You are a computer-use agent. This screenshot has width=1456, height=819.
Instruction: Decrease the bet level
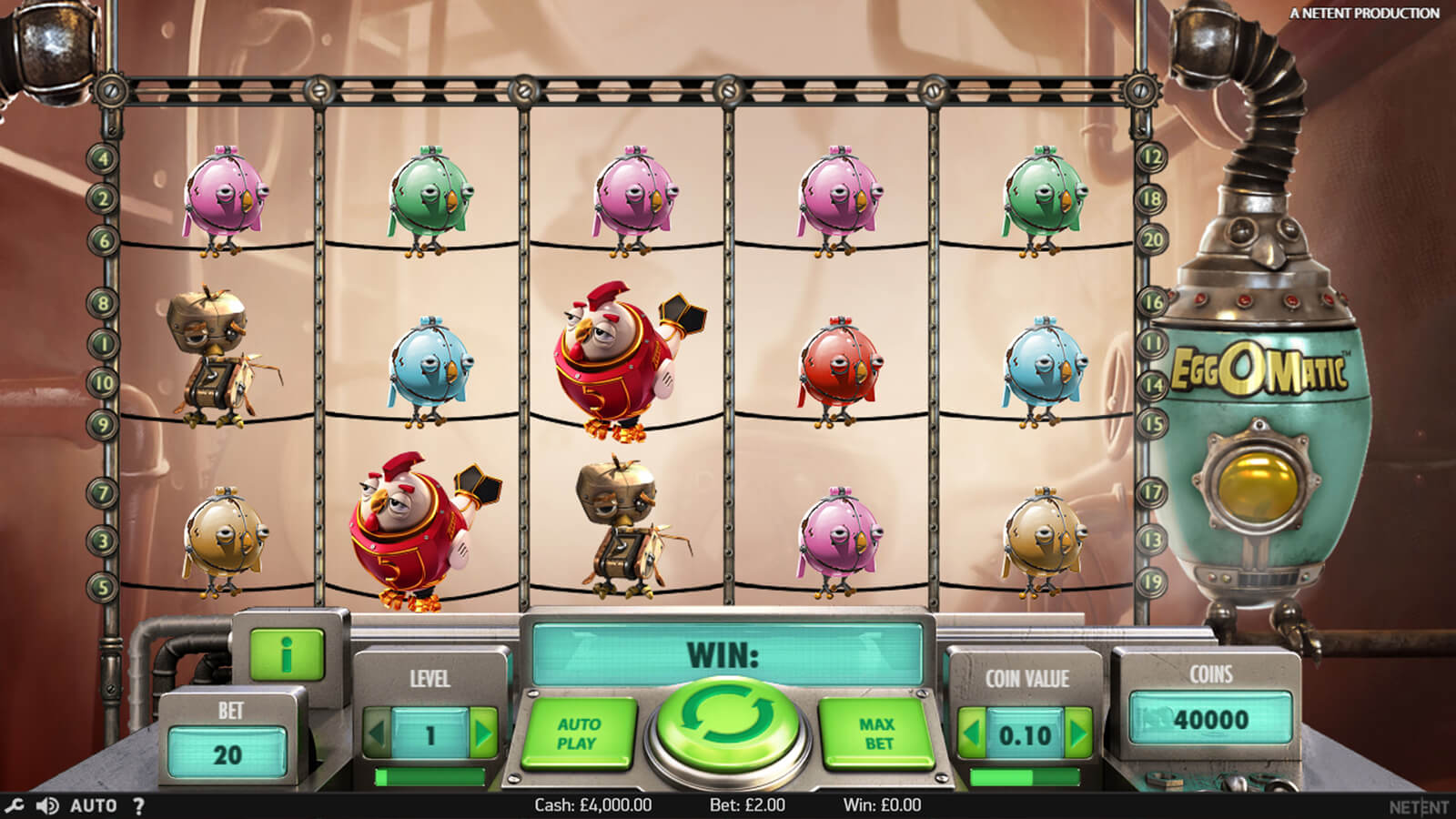point(377,733)
